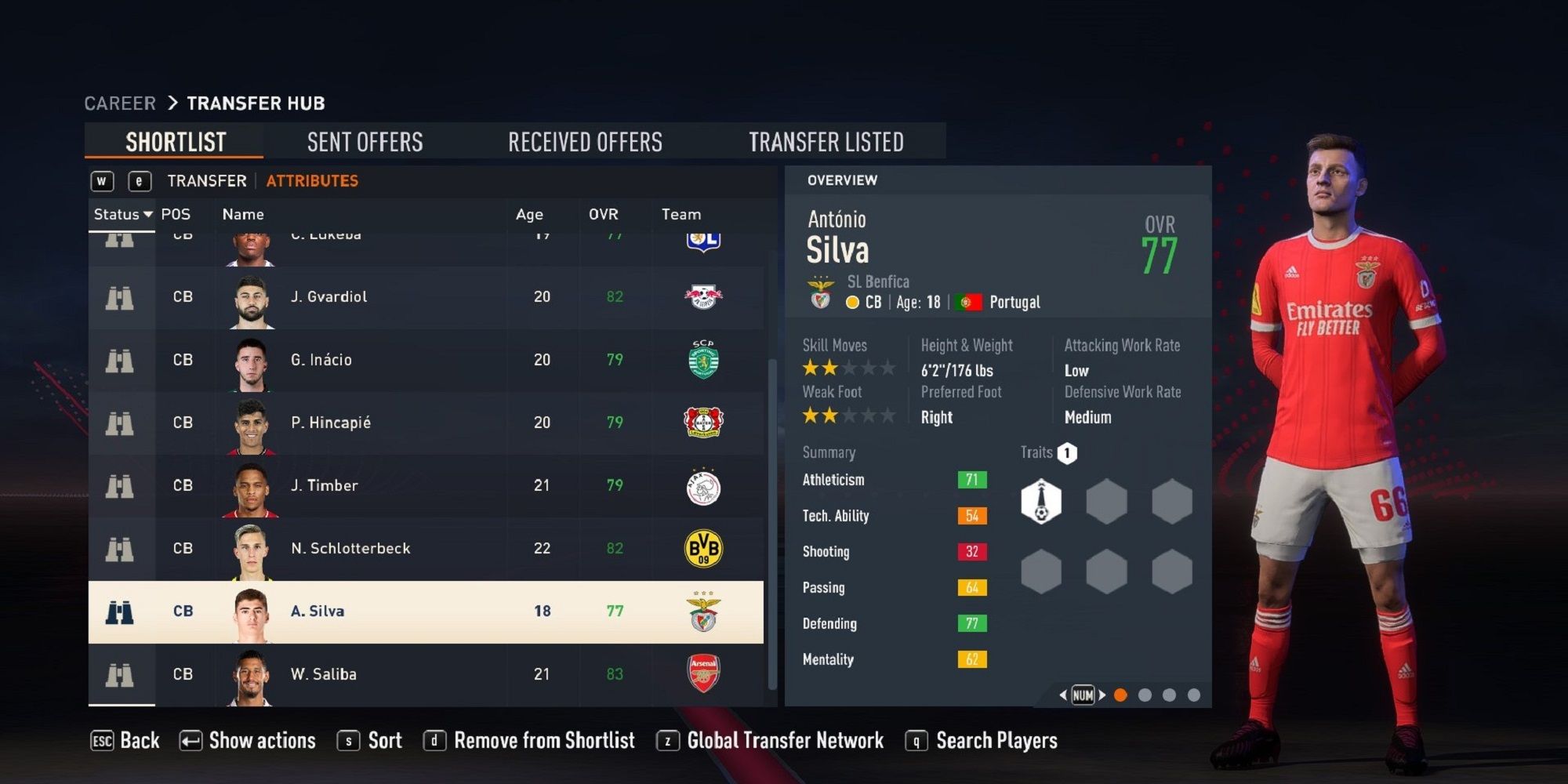Click the Borussia Dortmund badge for N. Schlotterbeck
Screen dimensions: 1568x784
(x=704, y=547)
